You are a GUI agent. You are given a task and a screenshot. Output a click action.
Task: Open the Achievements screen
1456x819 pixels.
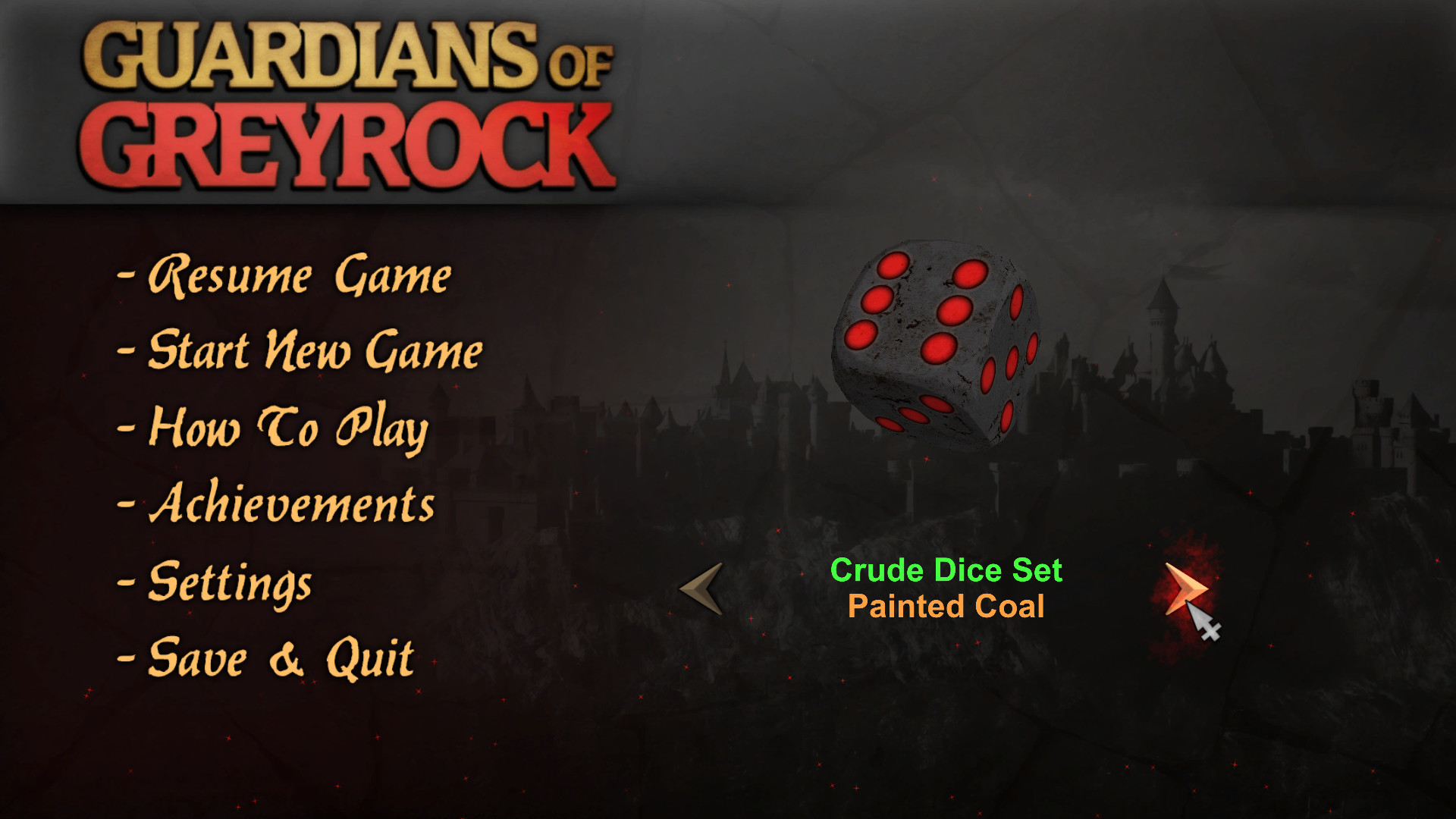294,504
